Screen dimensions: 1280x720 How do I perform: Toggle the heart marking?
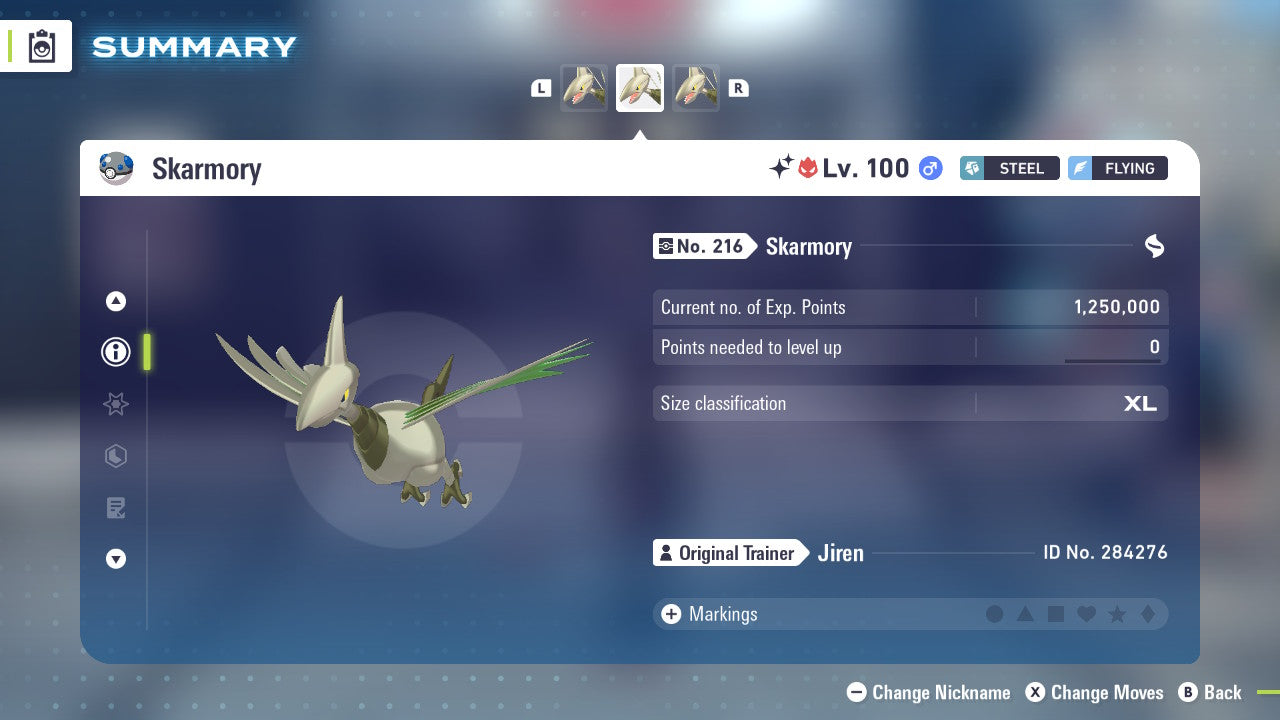pyautogui.click(x=1088, y=614)
